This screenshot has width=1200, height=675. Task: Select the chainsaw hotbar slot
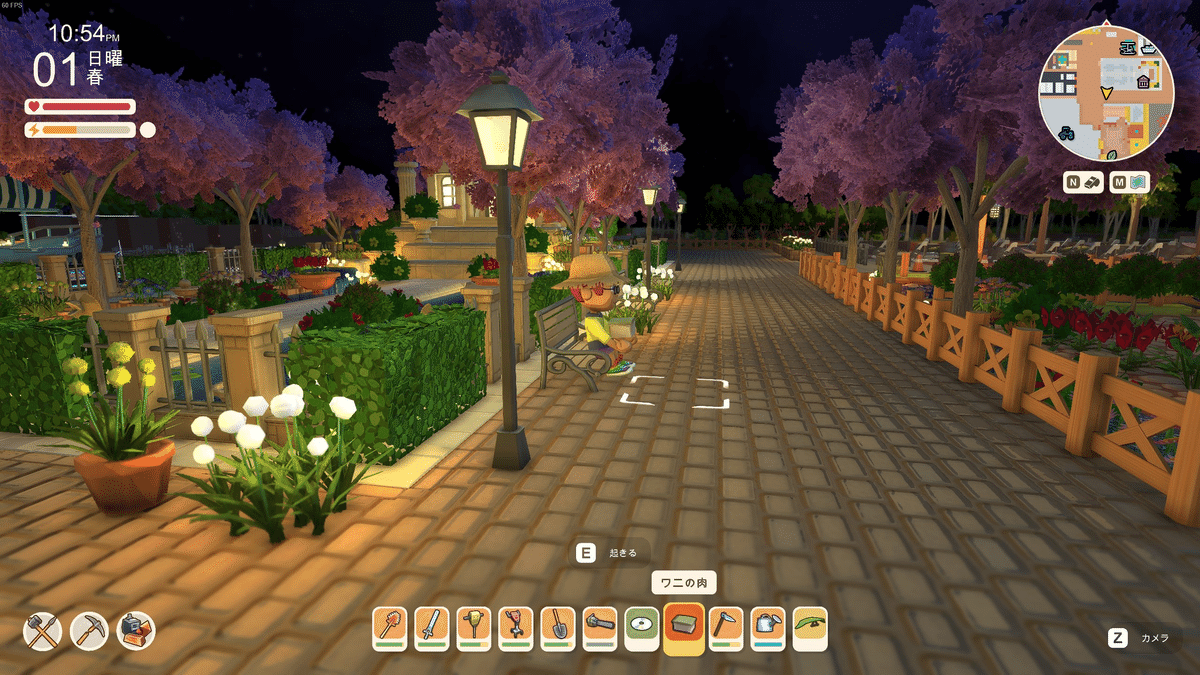click(600, 628)
